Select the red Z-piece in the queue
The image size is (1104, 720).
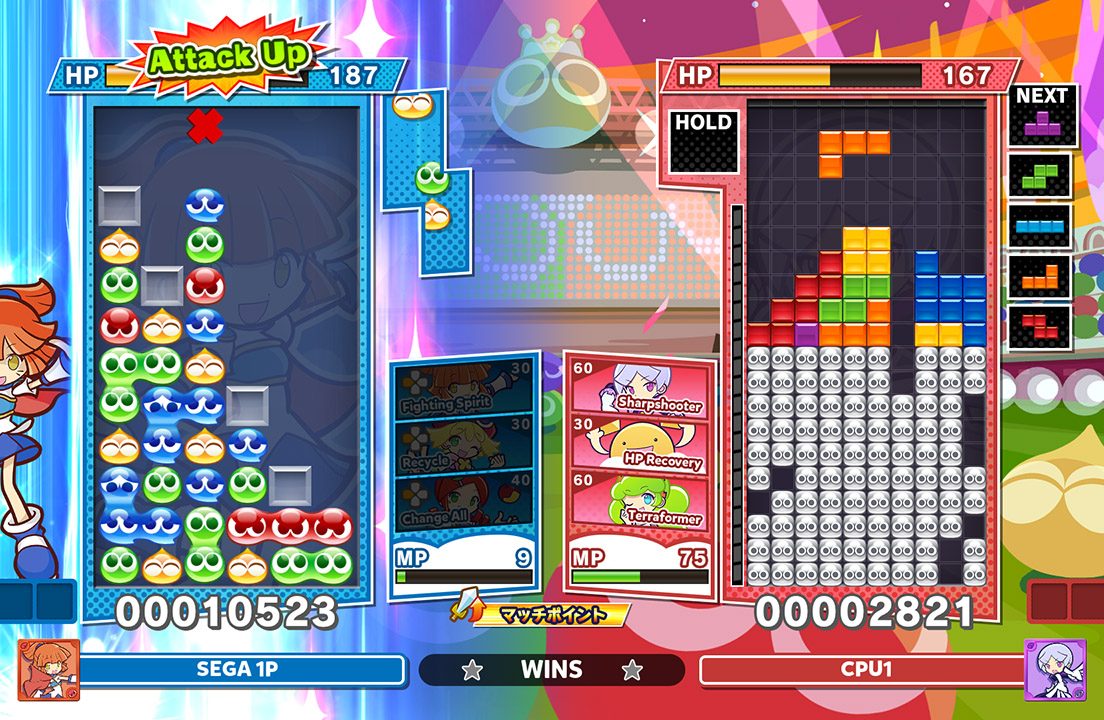(1040, 327)
